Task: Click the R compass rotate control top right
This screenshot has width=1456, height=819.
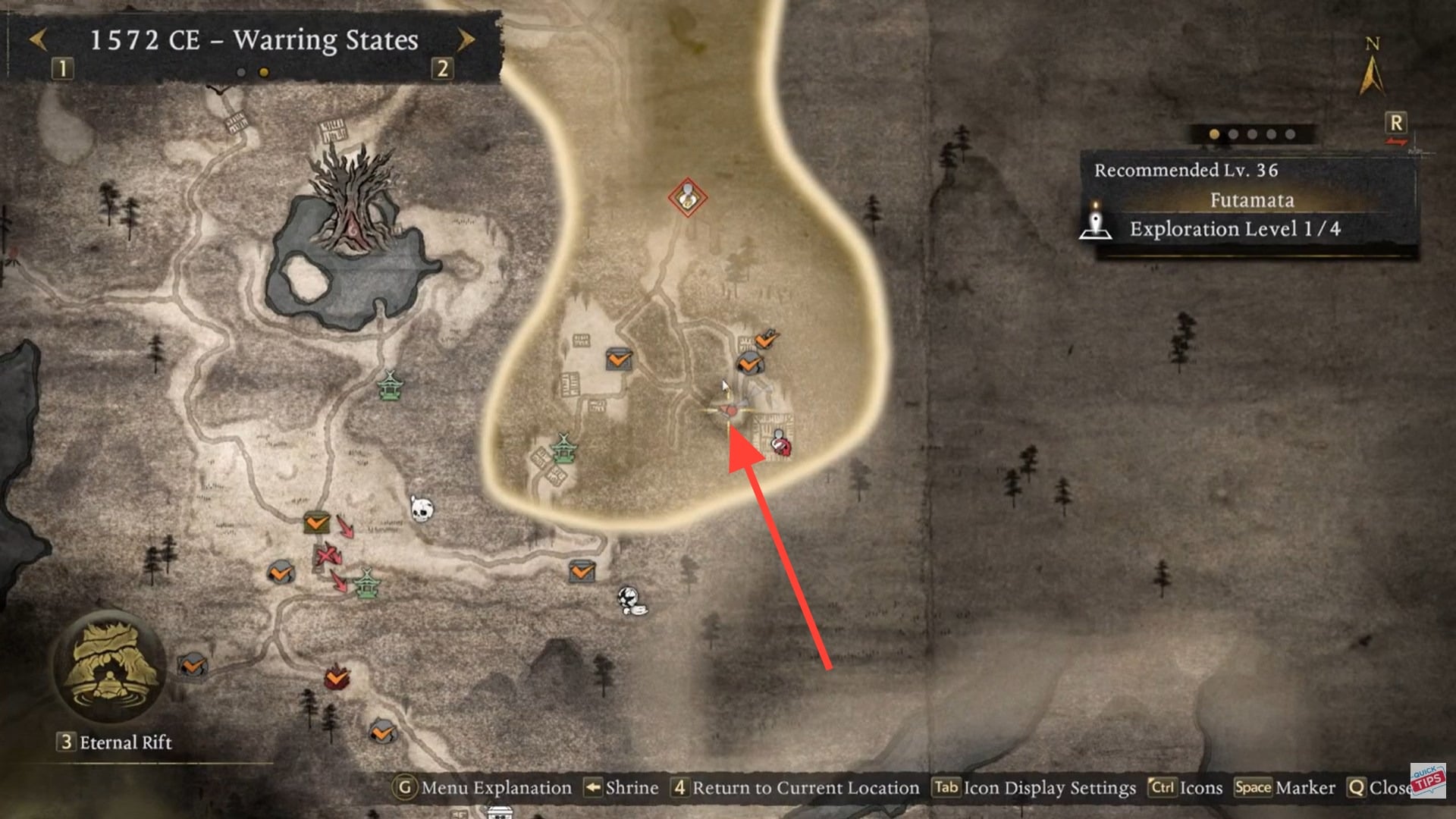Action: pos(1395,121)
